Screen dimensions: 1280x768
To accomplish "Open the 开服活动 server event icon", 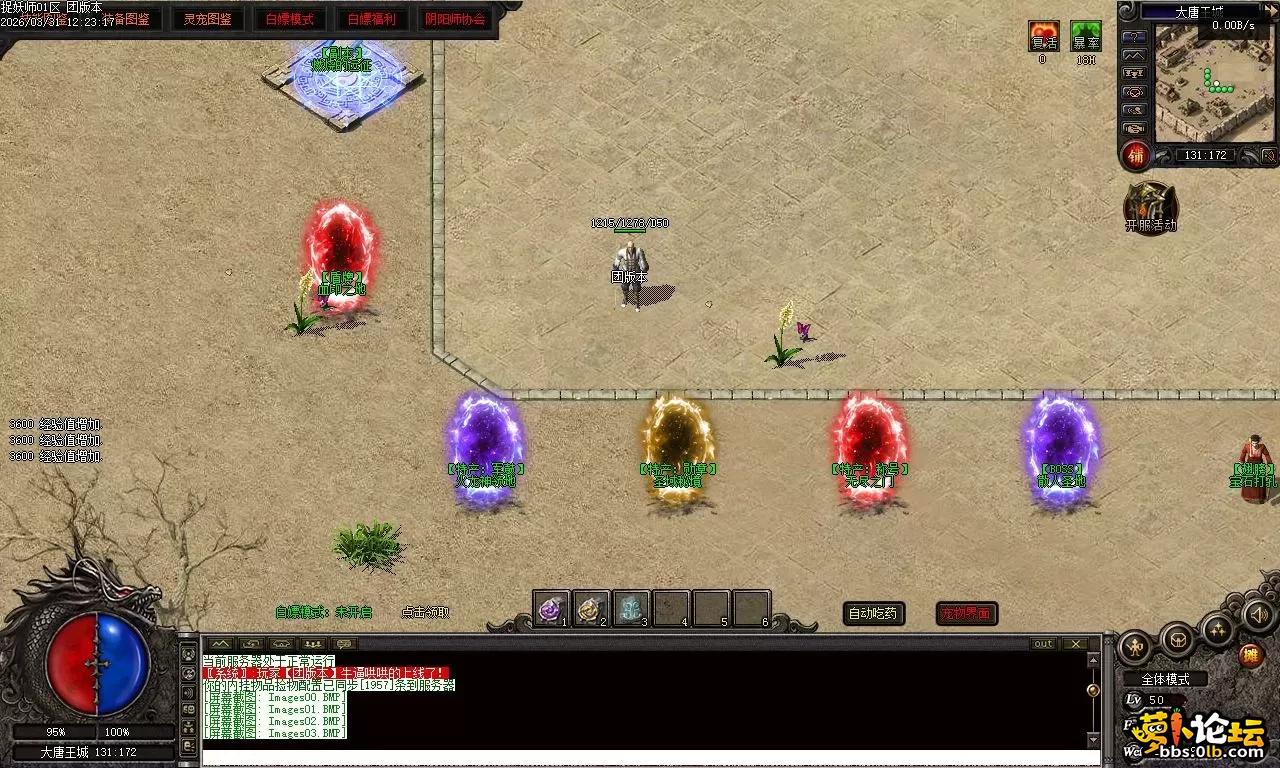I will (1150, 205).
